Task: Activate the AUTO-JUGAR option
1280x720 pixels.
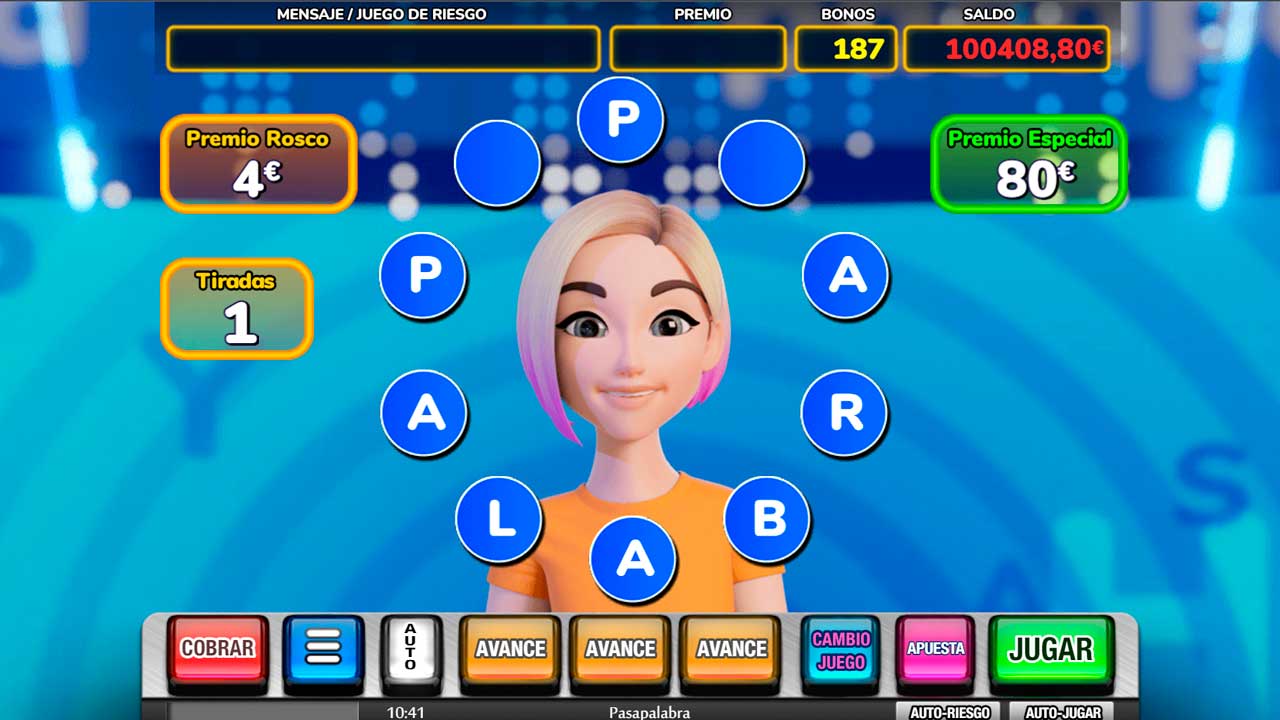Action: point(1061,712)
